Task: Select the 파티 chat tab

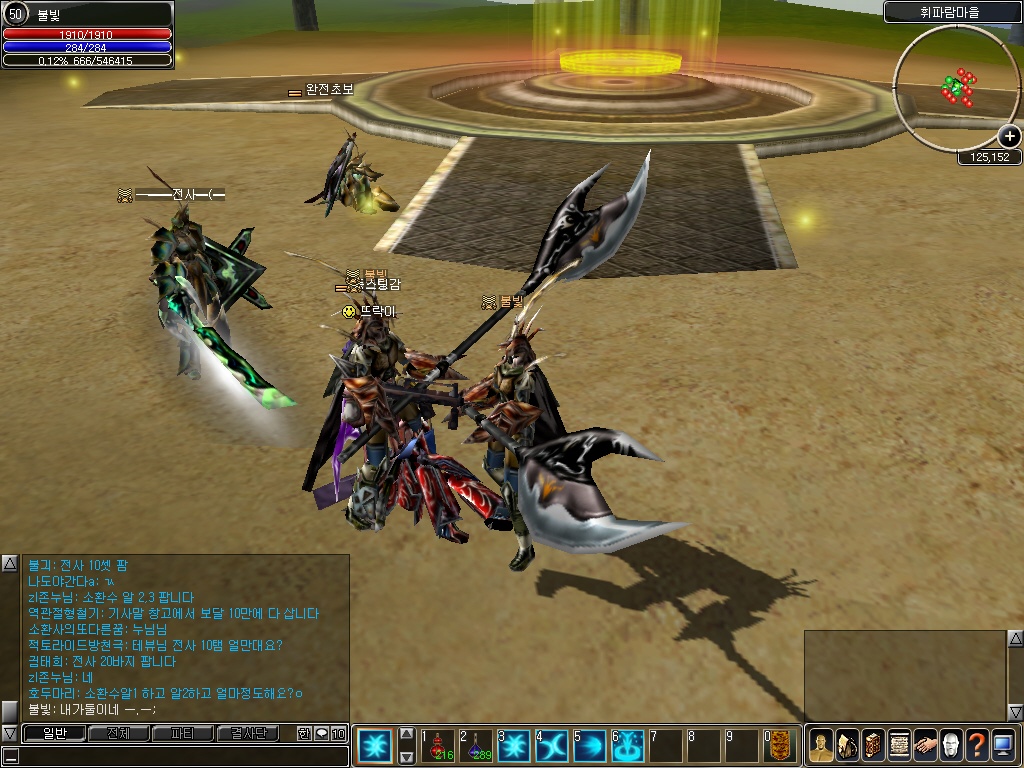Action: pyautogui.click(x=183, y=734)
